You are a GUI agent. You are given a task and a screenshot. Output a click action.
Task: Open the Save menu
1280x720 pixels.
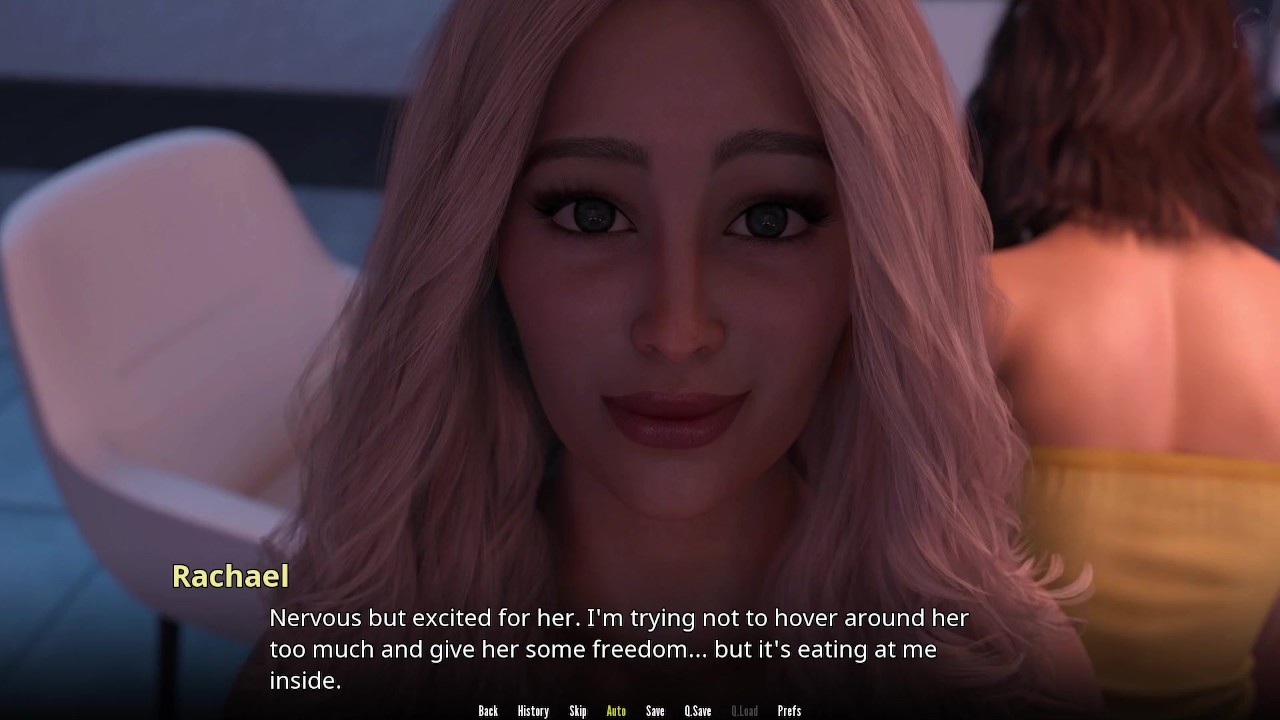[655, 711]
